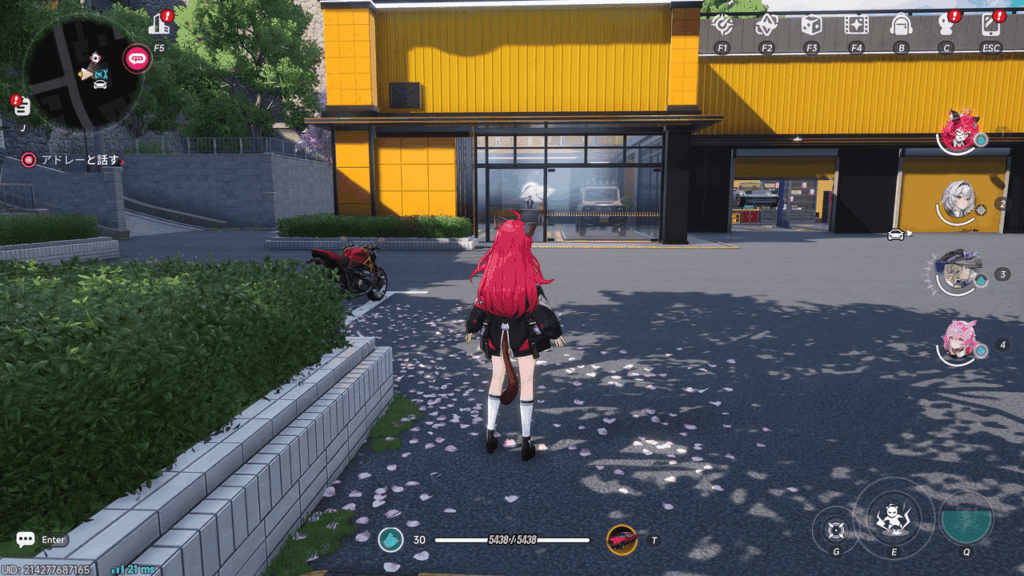Switch to the red-haired party member
The width and height of the screenshot is (1024, 576).
[960, 133]
